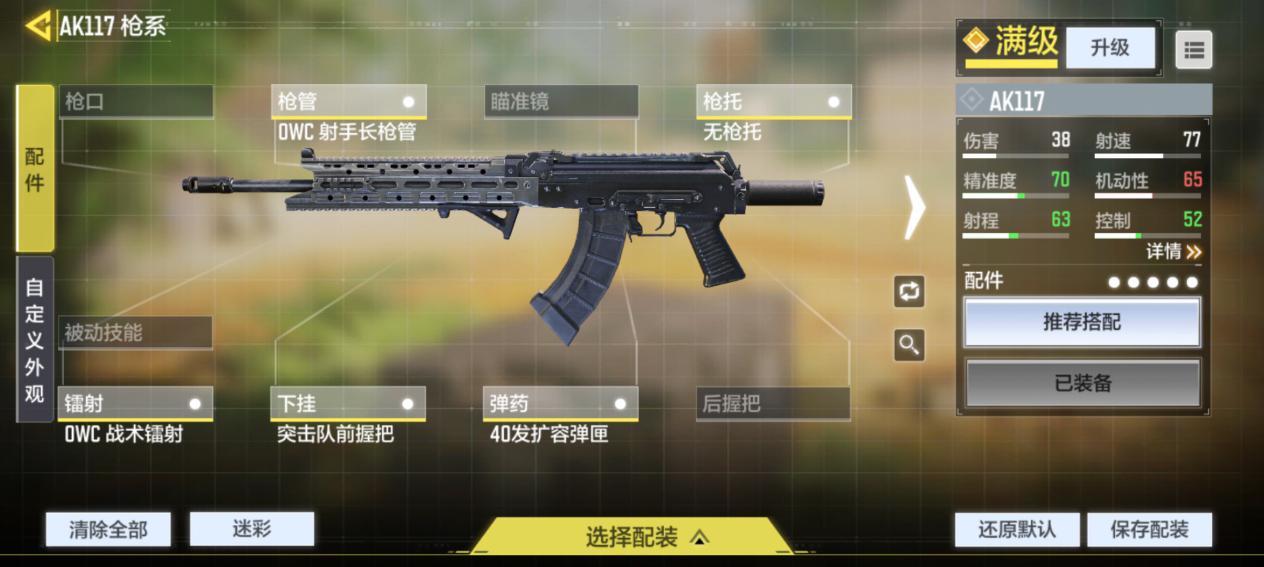The image size is (1264, 567).
Task: Expand the 选择配装 loadout selector
Action: (632, 537)
